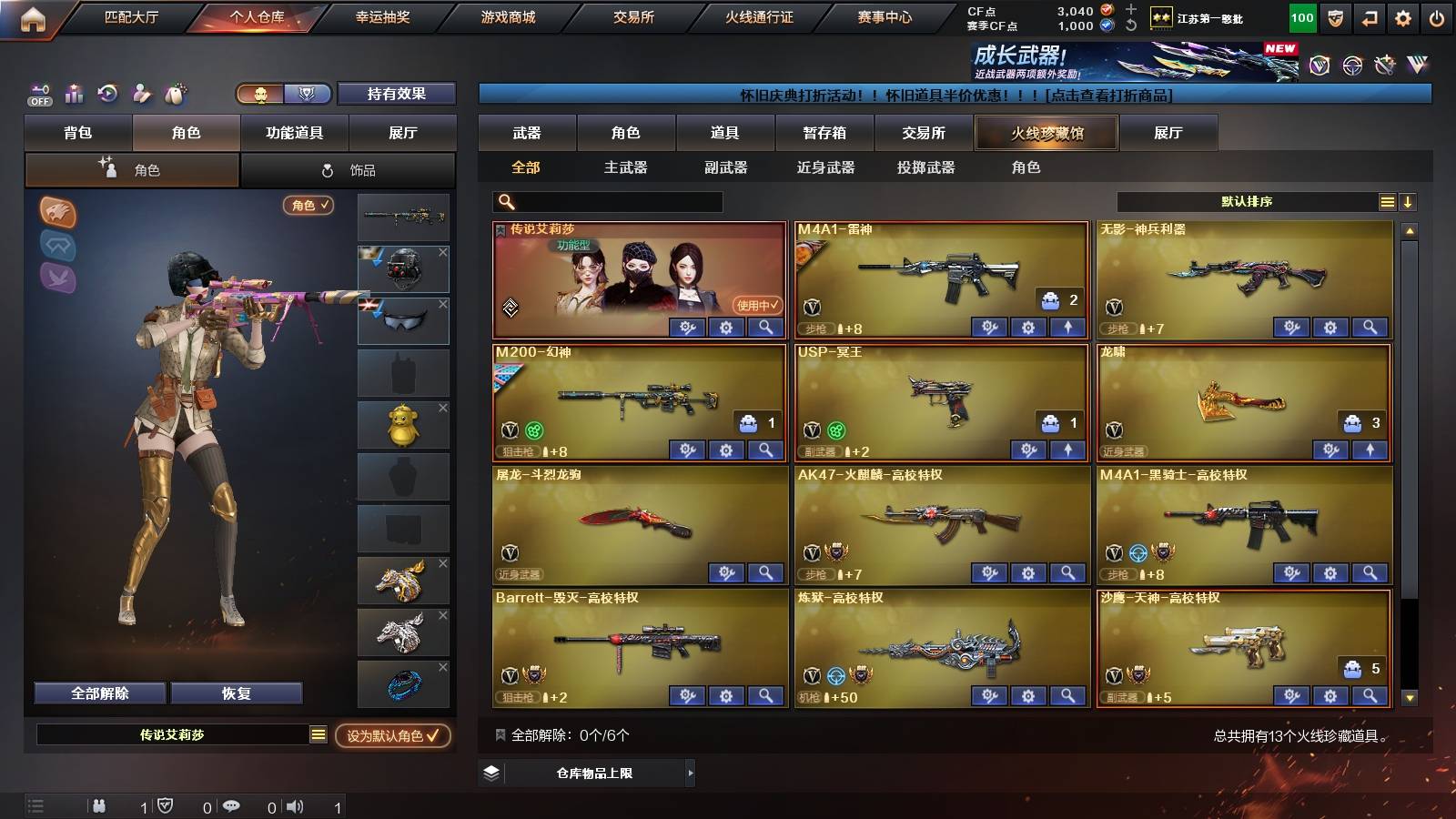The height and width of the screenshot is (819, 1456).
Task: Click the descending sort arrow beside 默认排序
Action: tap(1408, 202)
